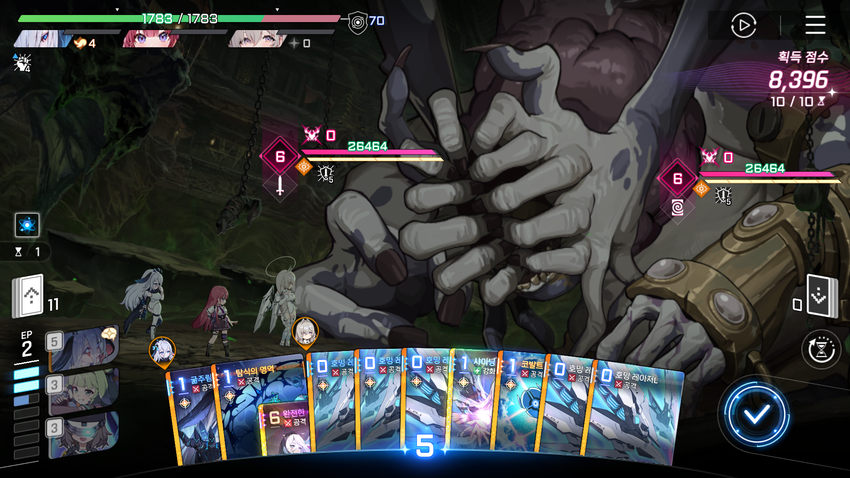View the discard pile with 0 cards
Image resolution: width=850 pixels, height=478 pixels.
pos(819,297)
